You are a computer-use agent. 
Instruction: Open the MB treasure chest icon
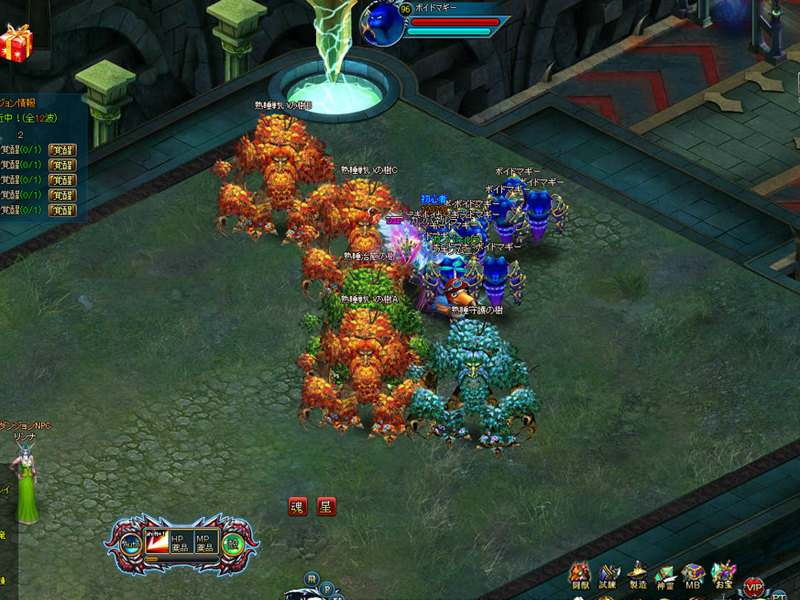[x=693, y=576]
